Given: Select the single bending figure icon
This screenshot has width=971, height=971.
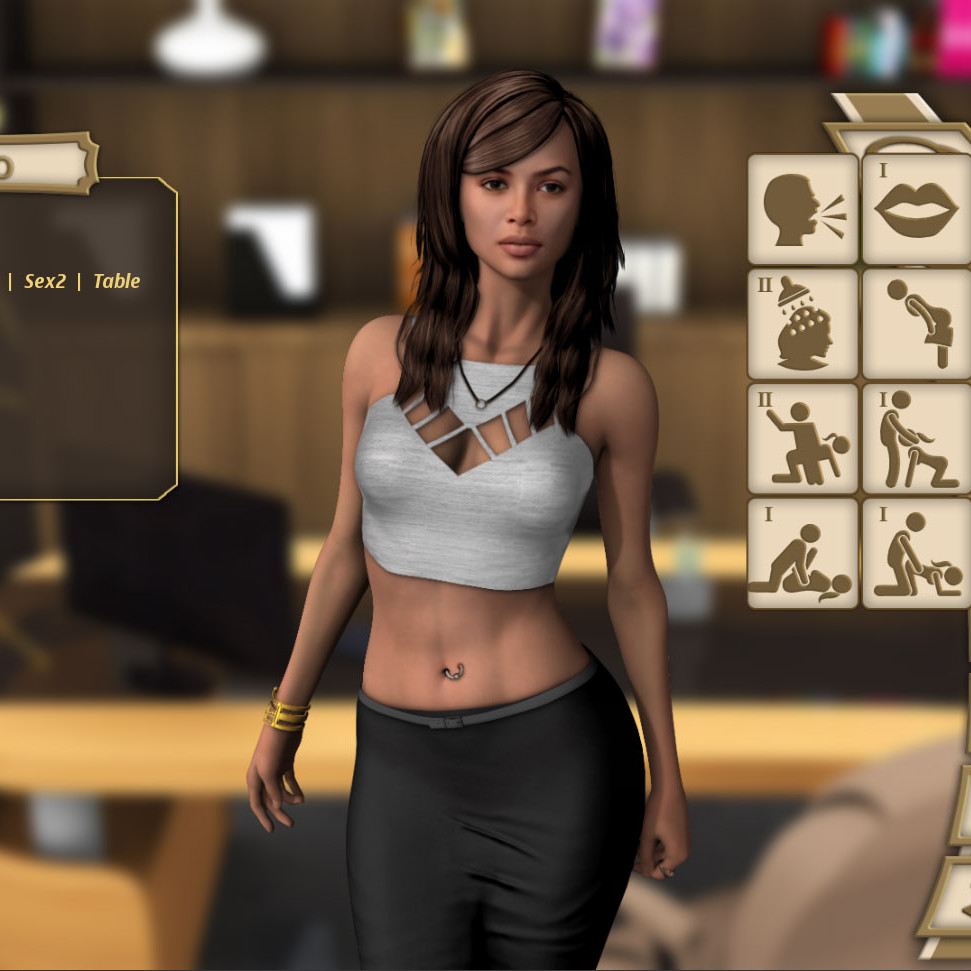Looking at the screenshot, I should 916,324.
